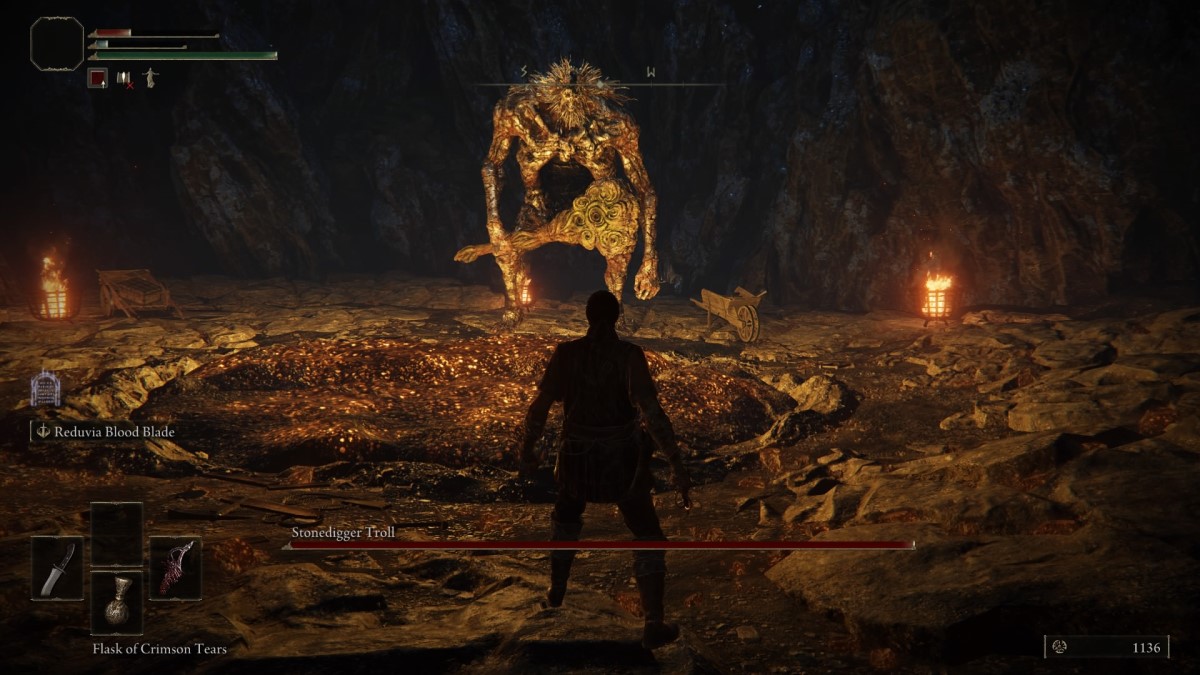Click the red square buff status icon
This screenshot has height=675, width=1200.
click(97, 77)
